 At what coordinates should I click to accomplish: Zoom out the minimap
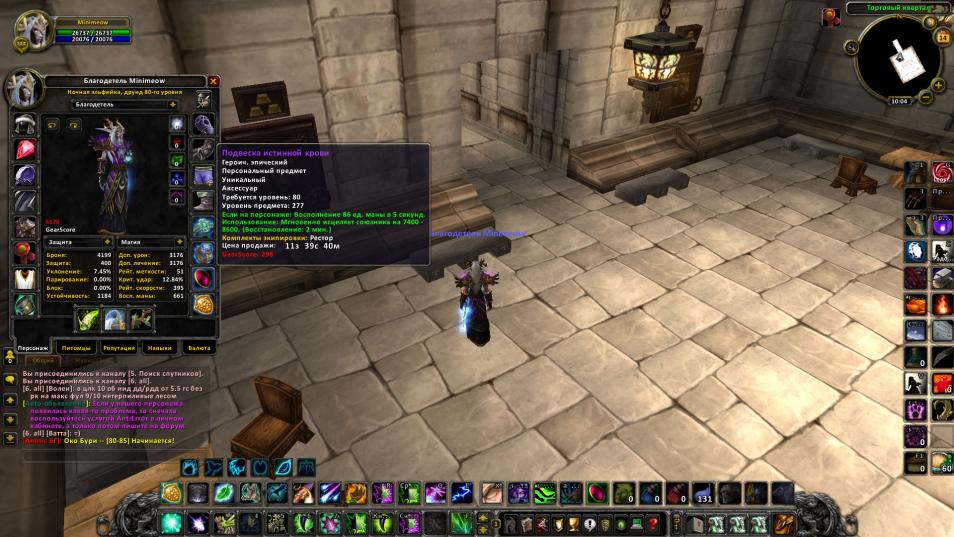click(926, 98)
